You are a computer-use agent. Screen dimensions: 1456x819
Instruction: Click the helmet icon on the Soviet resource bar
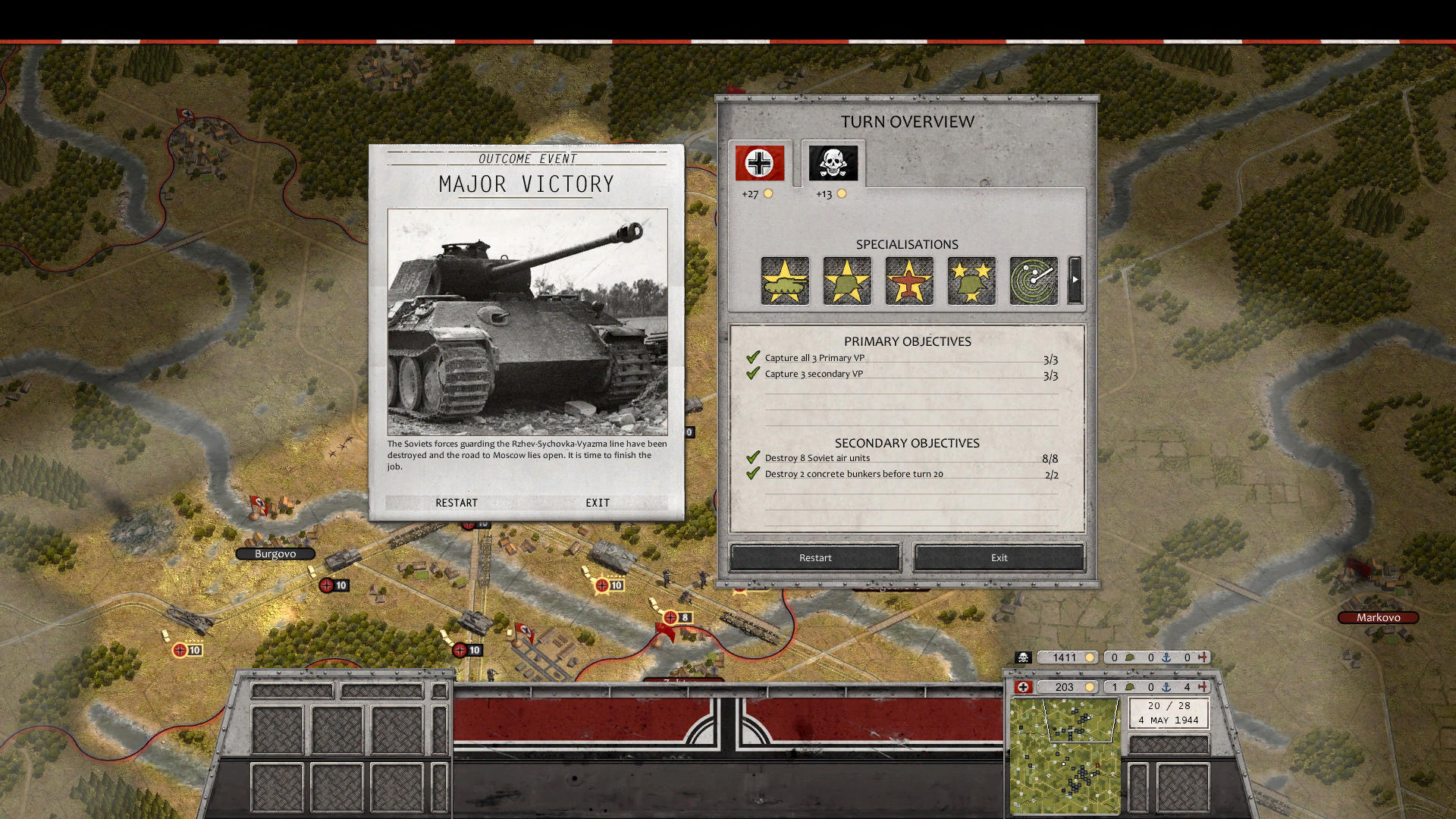[1130, 657]
